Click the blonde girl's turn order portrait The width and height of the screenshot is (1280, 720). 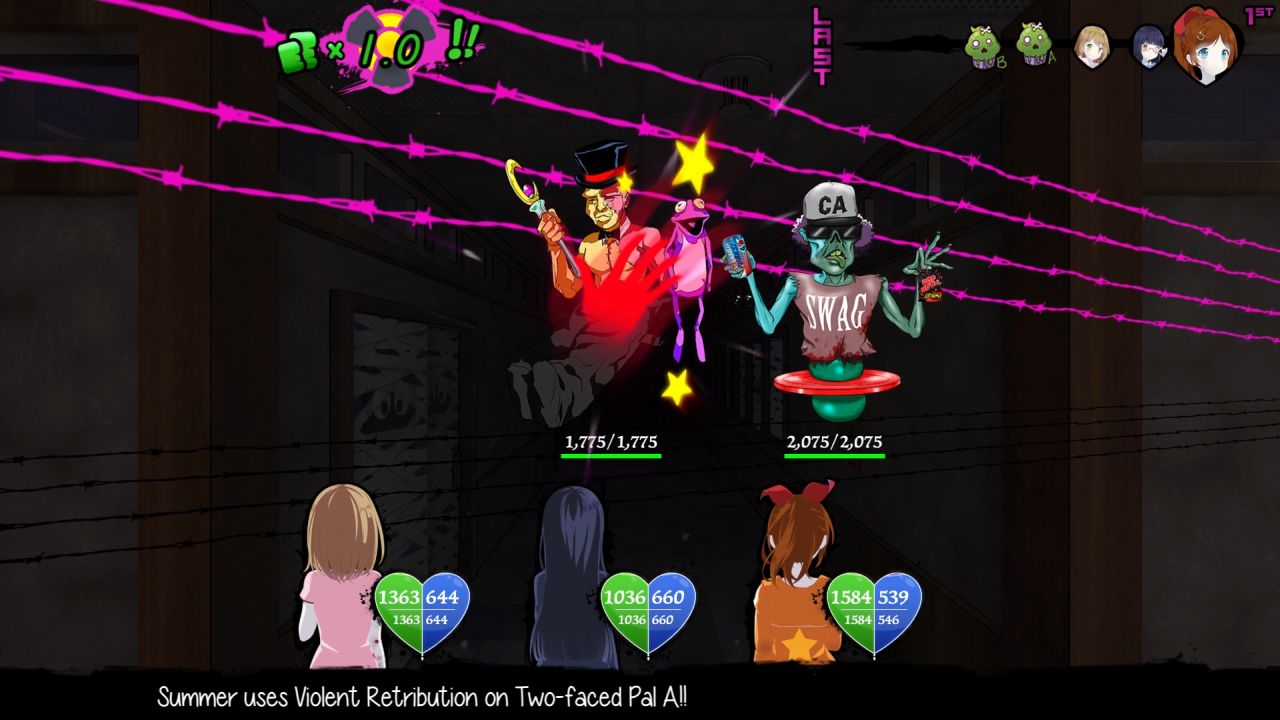[x=1092, y=45]
